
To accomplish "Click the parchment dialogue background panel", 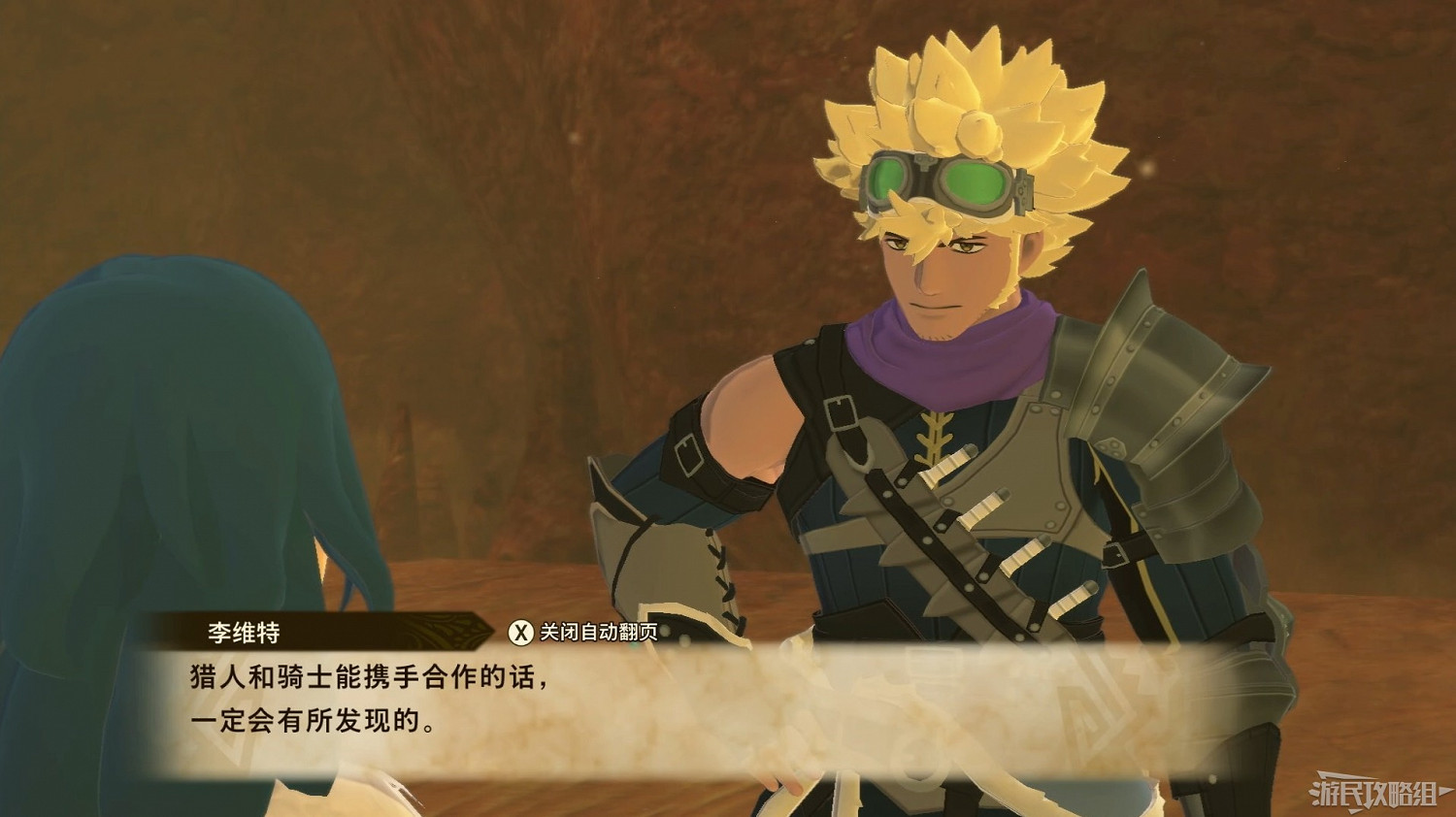I will click(x=728, y=708).
